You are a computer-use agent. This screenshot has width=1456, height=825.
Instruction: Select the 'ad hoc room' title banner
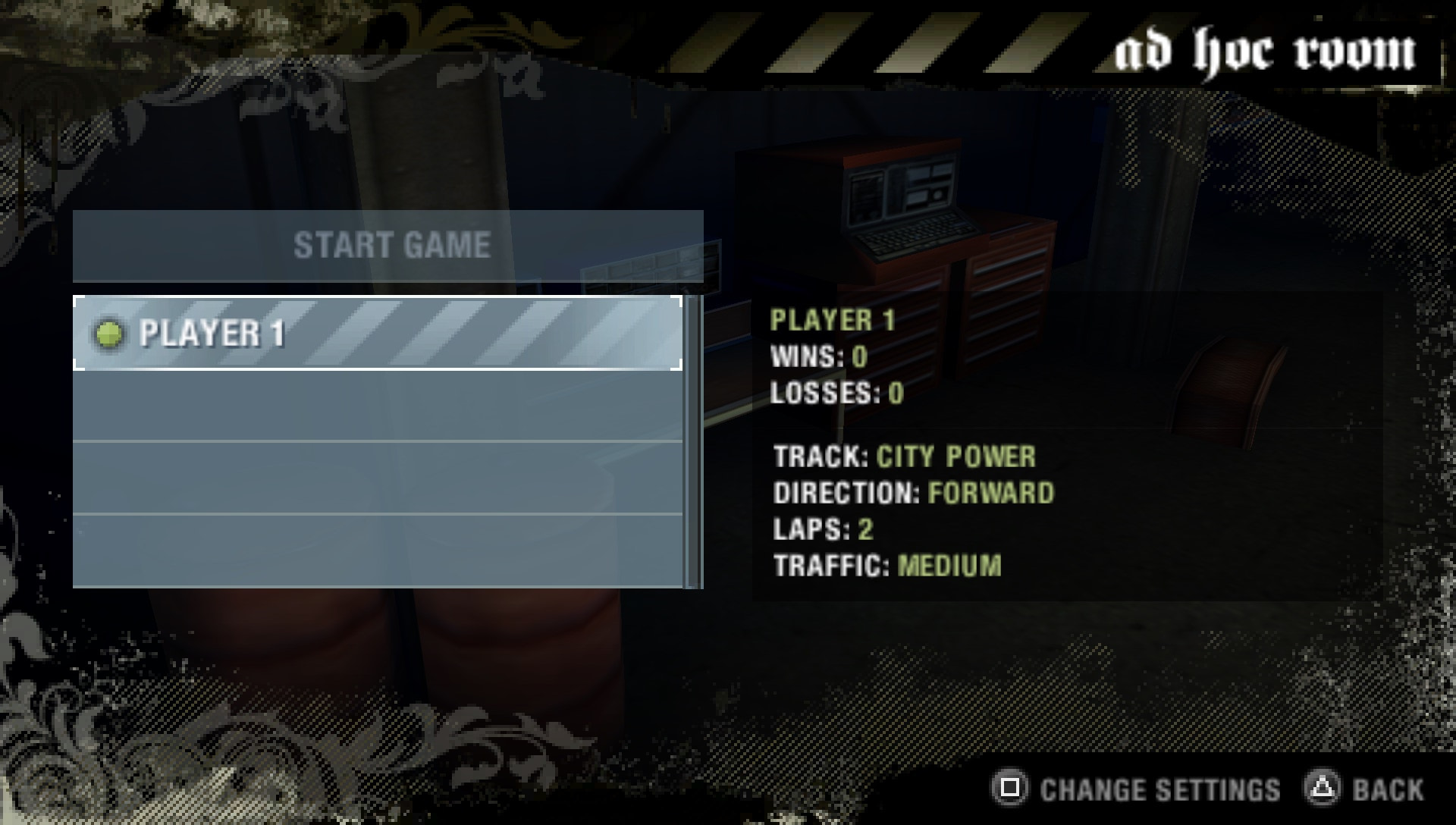coord(1265,47)
